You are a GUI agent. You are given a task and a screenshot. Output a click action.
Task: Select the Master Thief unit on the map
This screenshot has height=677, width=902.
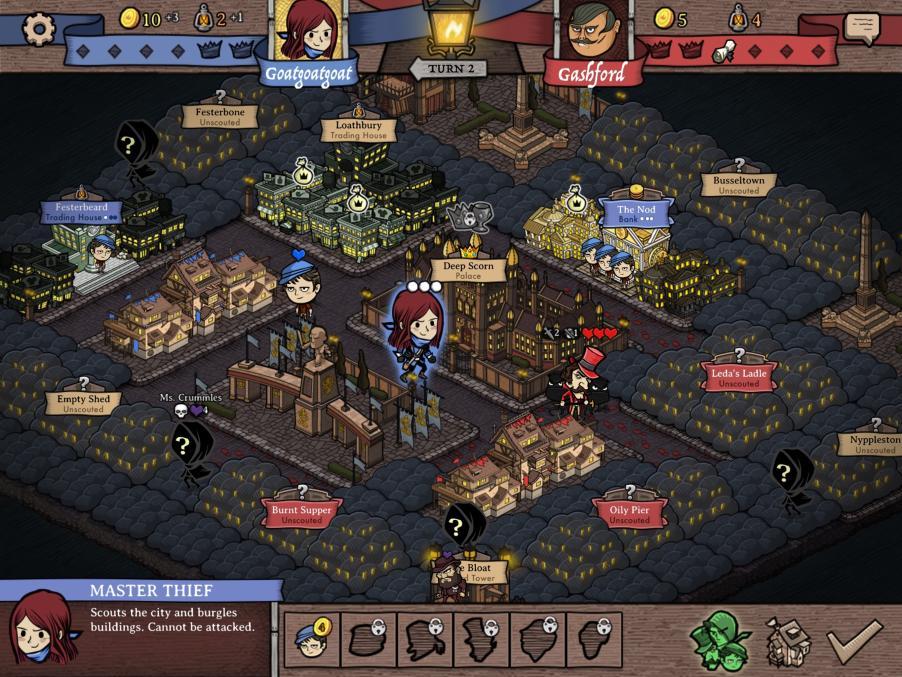[416, 330]
